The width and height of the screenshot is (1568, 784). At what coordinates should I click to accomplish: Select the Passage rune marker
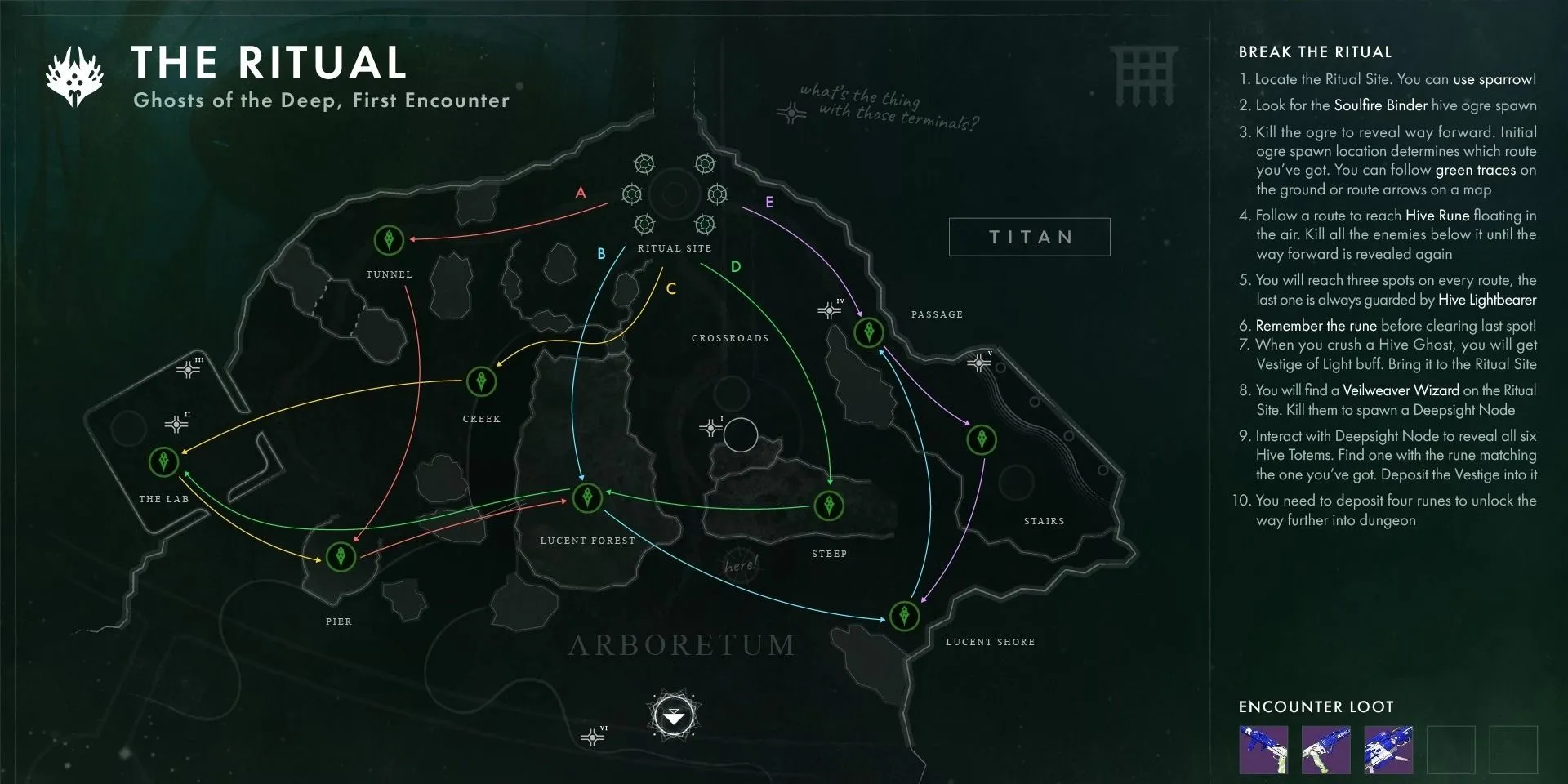(869, 332)
